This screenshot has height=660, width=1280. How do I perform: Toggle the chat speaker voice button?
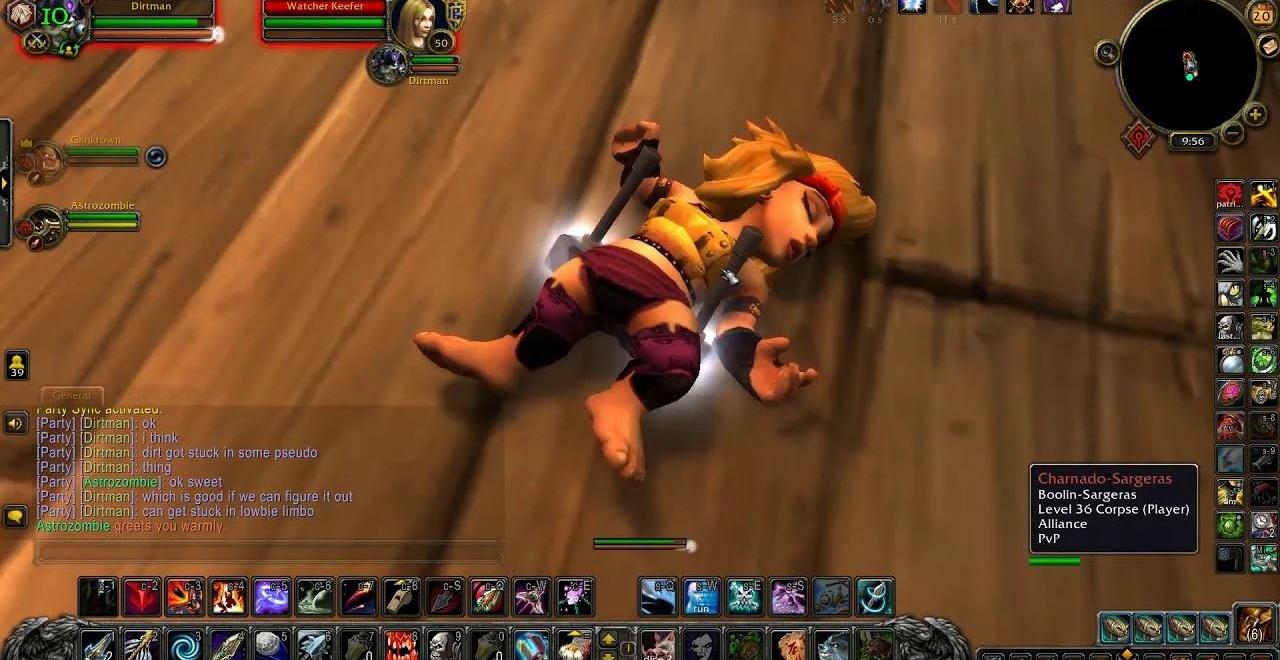[x=16, y=423]
